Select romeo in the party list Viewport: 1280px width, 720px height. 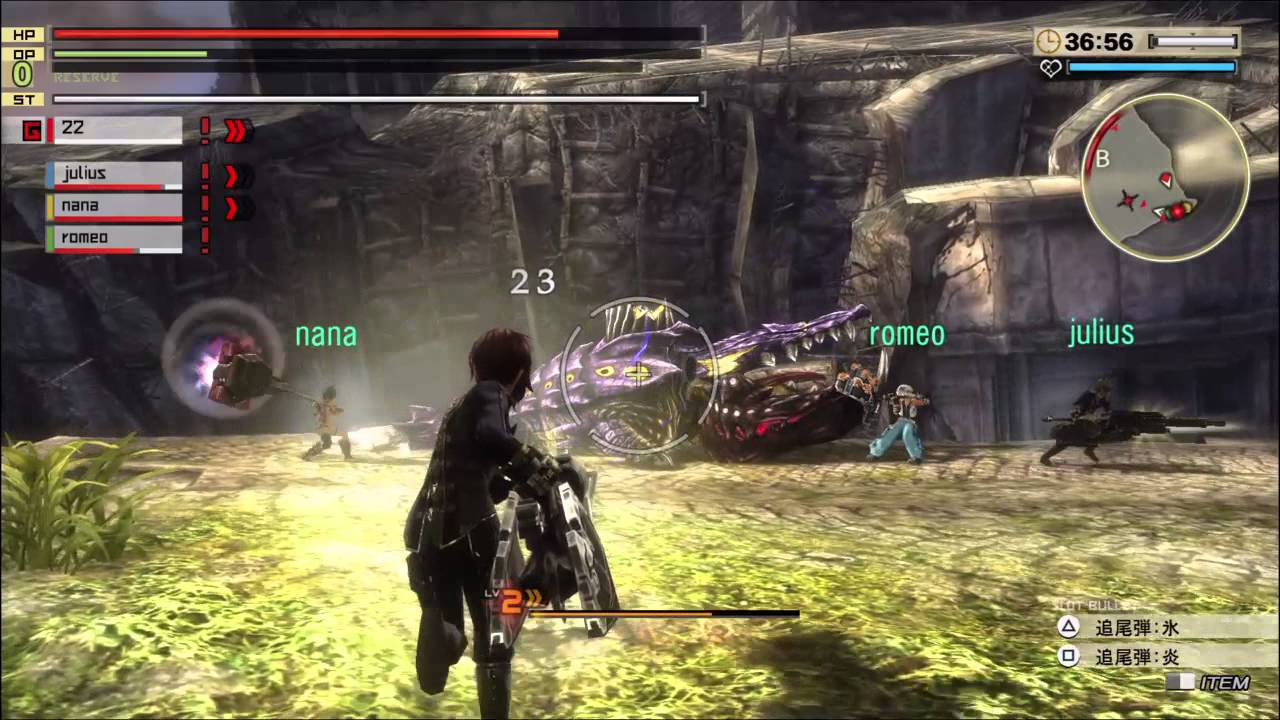click(x=114, y=239)
